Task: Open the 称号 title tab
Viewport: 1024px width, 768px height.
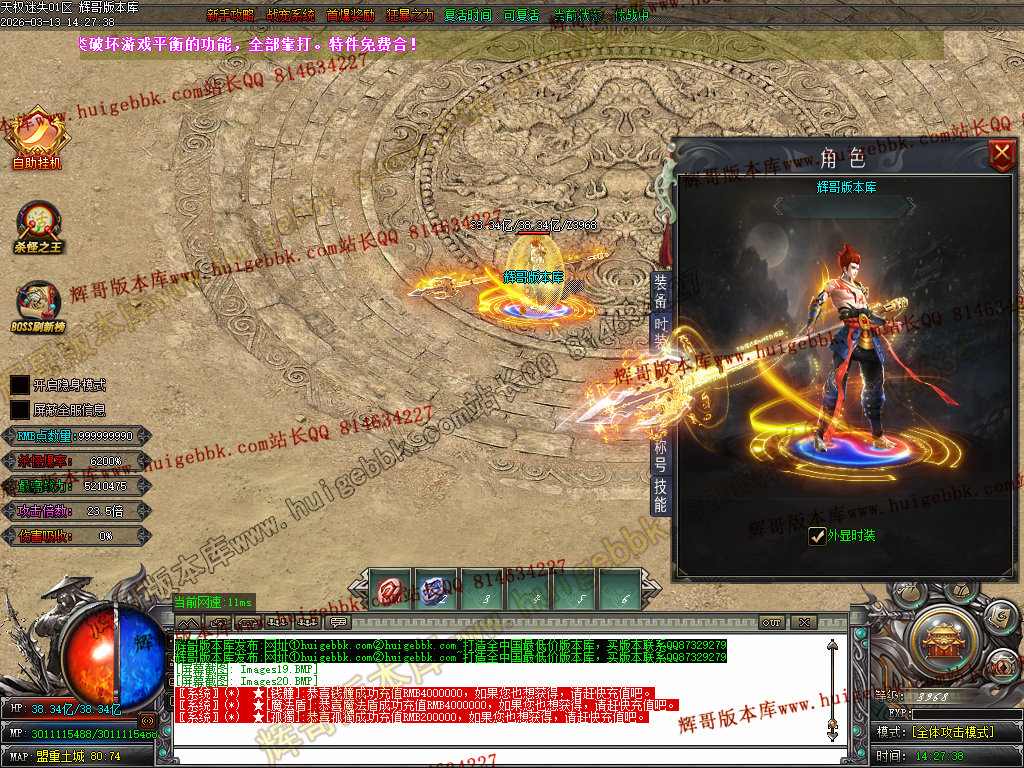Action: 660,455
